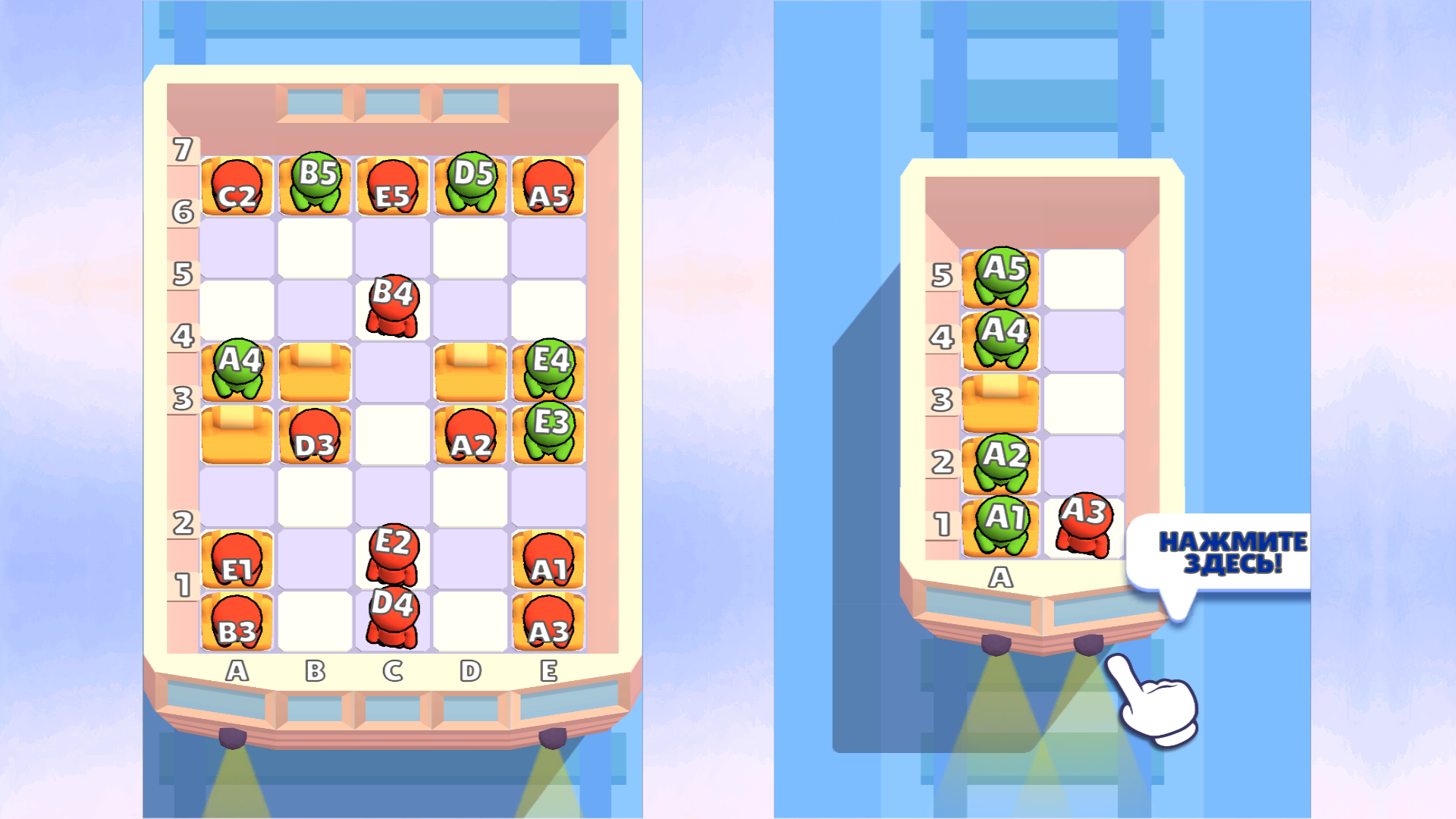Screen dimensions: 1456x819
Task: Select the red character labeled C2
Action: click(x=237, y=184)
